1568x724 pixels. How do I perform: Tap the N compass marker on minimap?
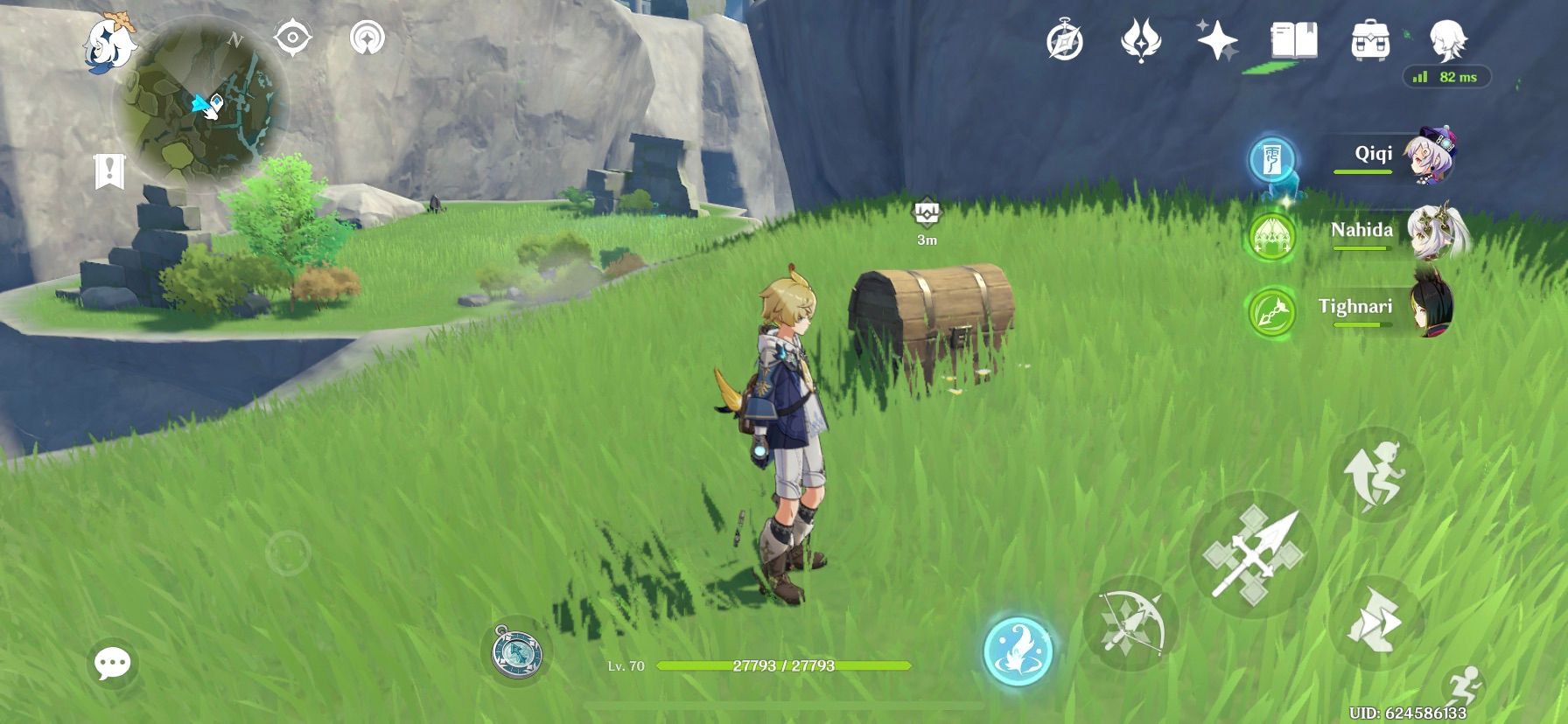click(x=234, y=38)
